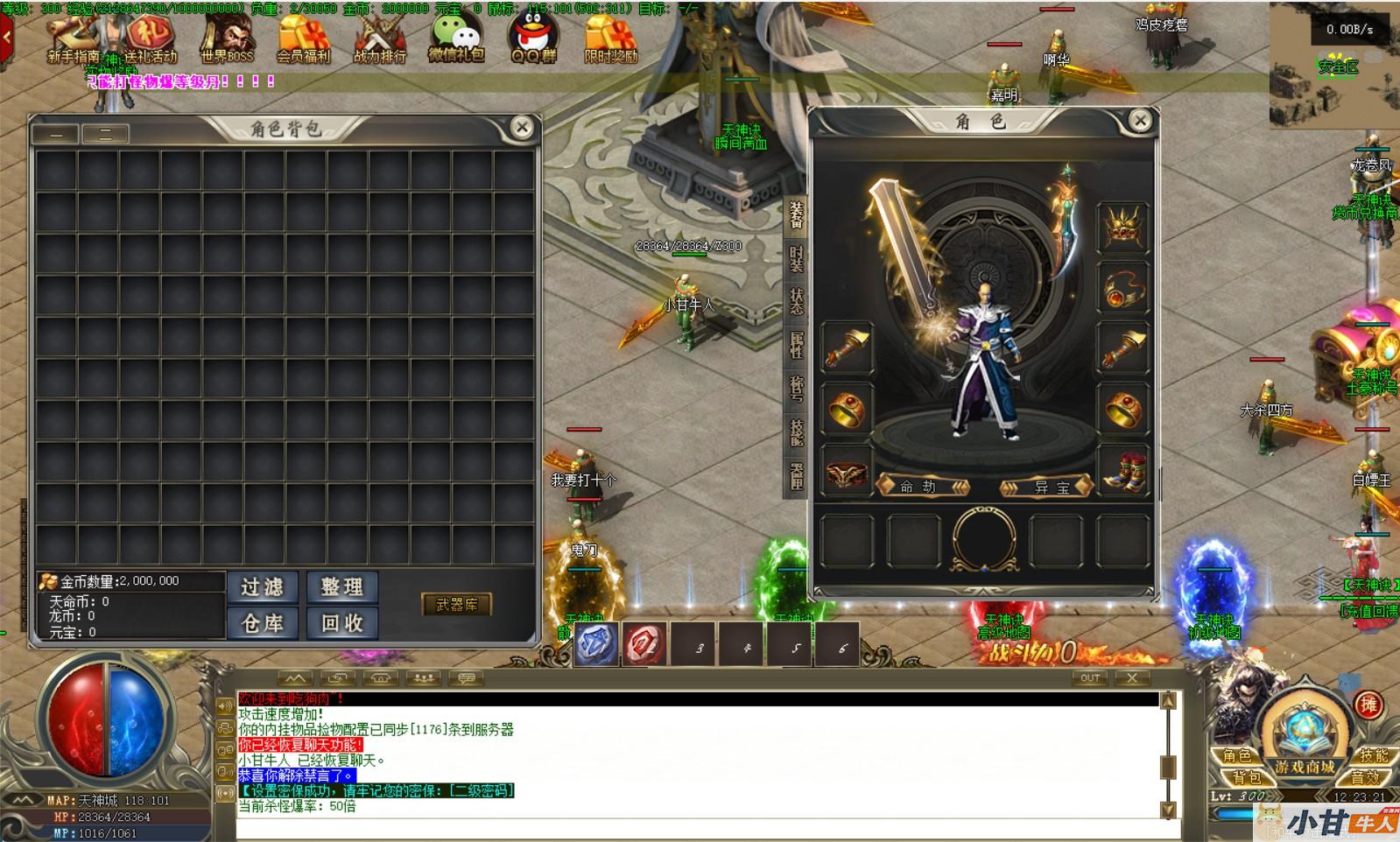Show the 战力排行 ranking
This screenshot has width=1400, height=842.
pyautogui.click(x=379, y=39)
